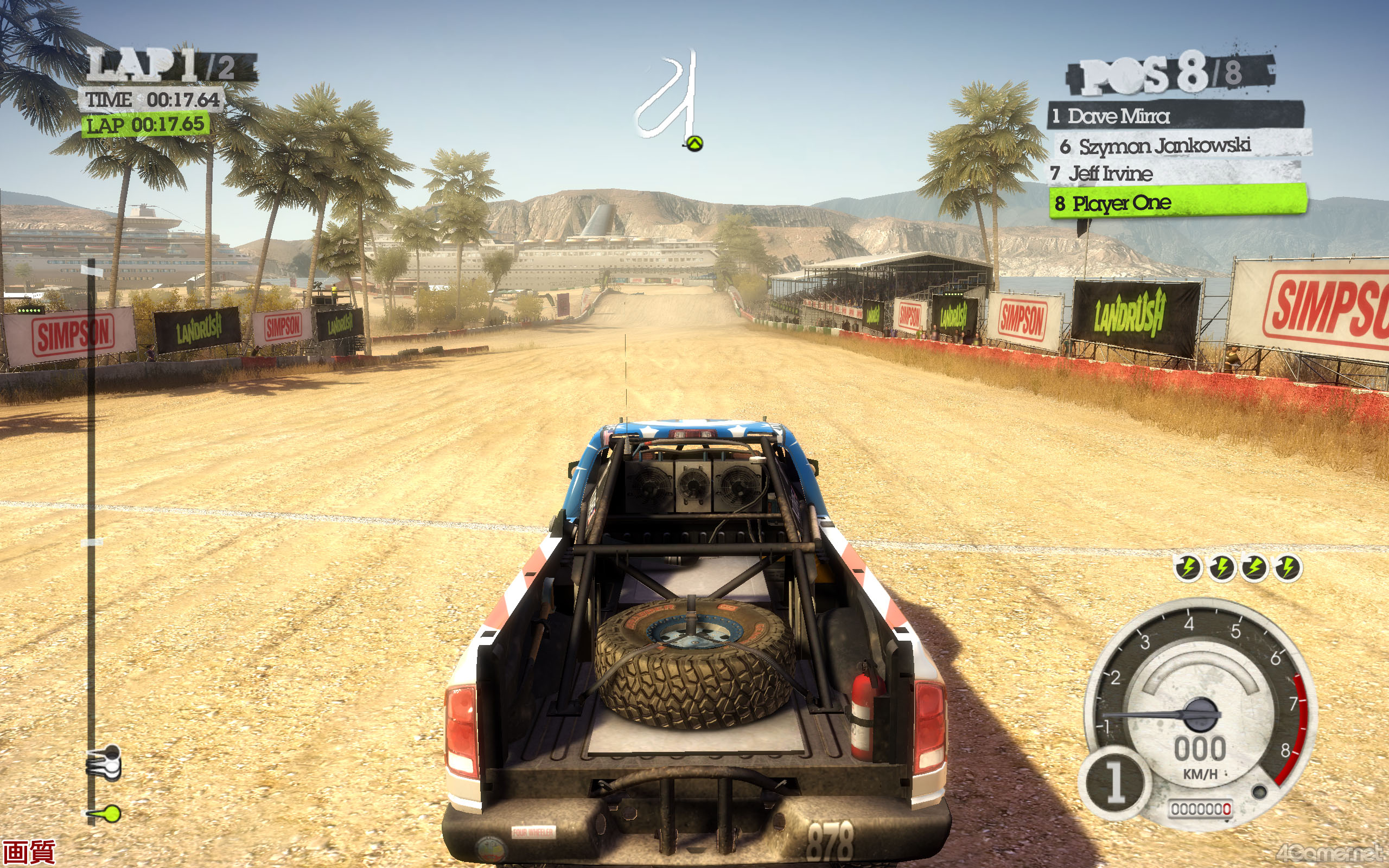The width and height of the screenshot is (1389, 868).
Task: Choose the Szymon Jankowski standings row
Action: pyautogui.click(x=1182, y=146)
